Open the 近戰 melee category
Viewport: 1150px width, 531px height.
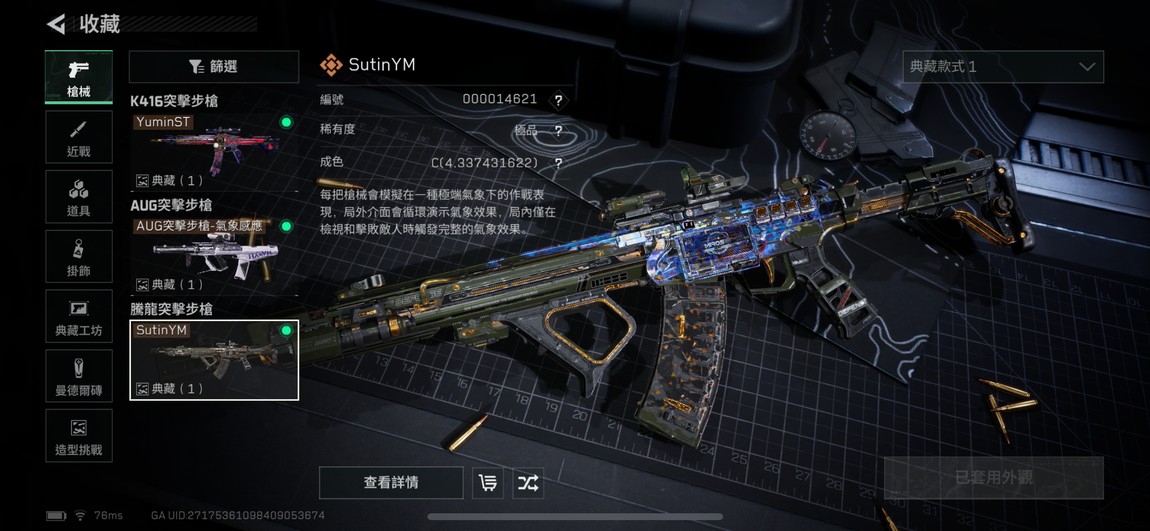(78, 139)
